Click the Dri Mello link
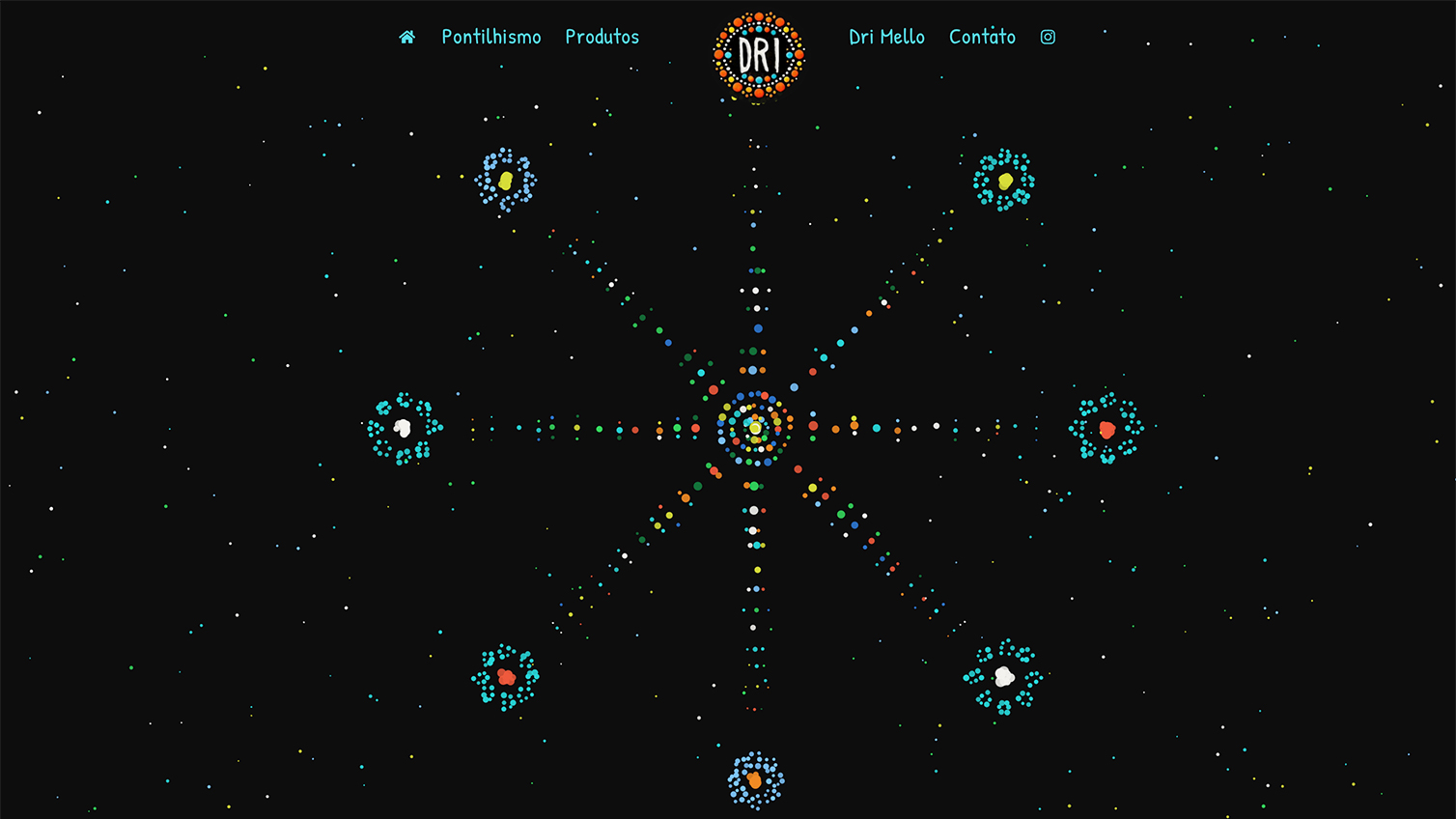1456x819 pixels. (x=885, y=37)
